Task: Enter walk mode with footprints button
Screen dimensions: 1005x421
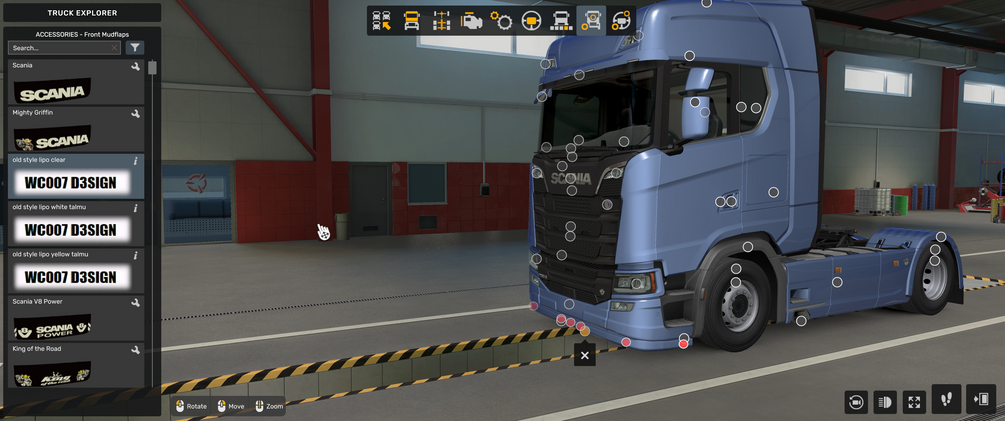Action: pyautogui.click(x=946, y=400)
